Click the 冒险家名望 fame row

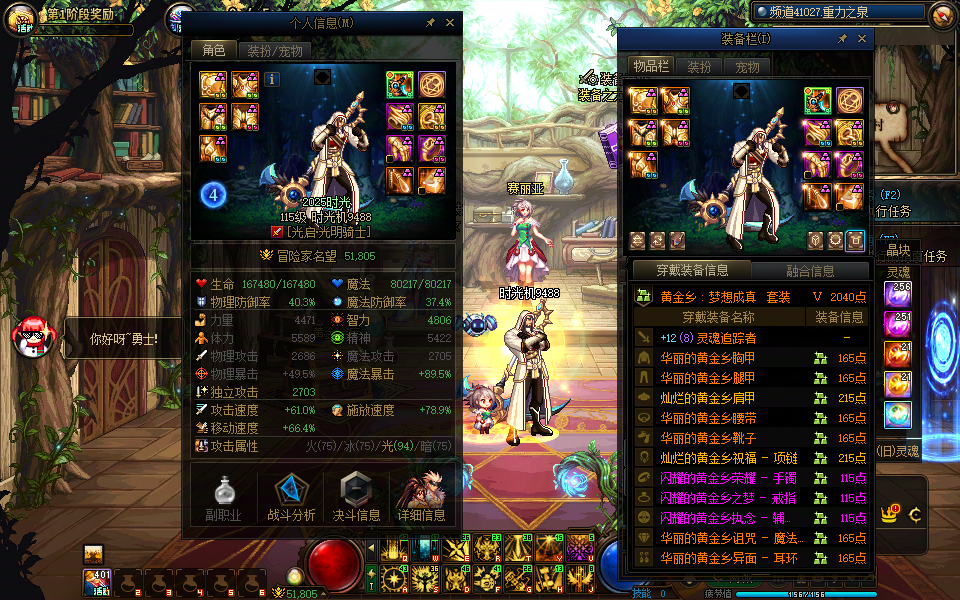click(x=322, y=256)
